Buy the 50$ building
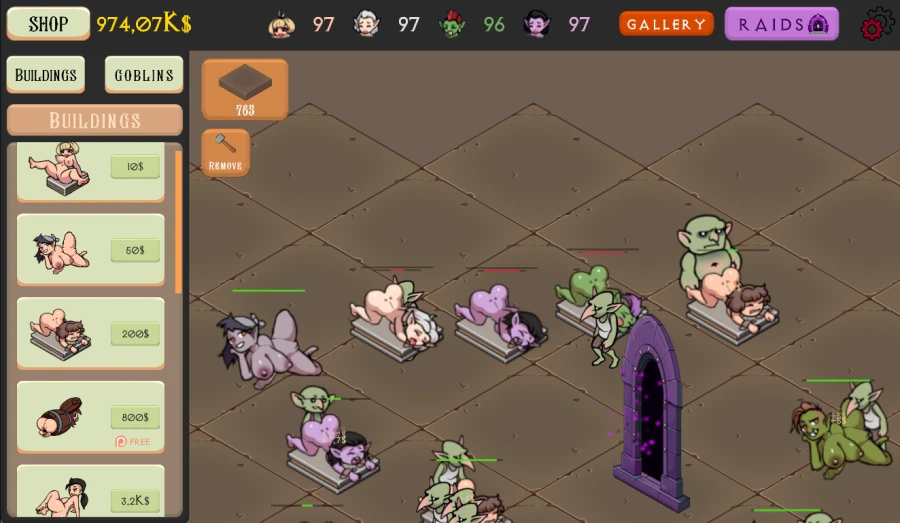Image resolution: width=900 pixels, height=523 pixels. click(135, 250)
